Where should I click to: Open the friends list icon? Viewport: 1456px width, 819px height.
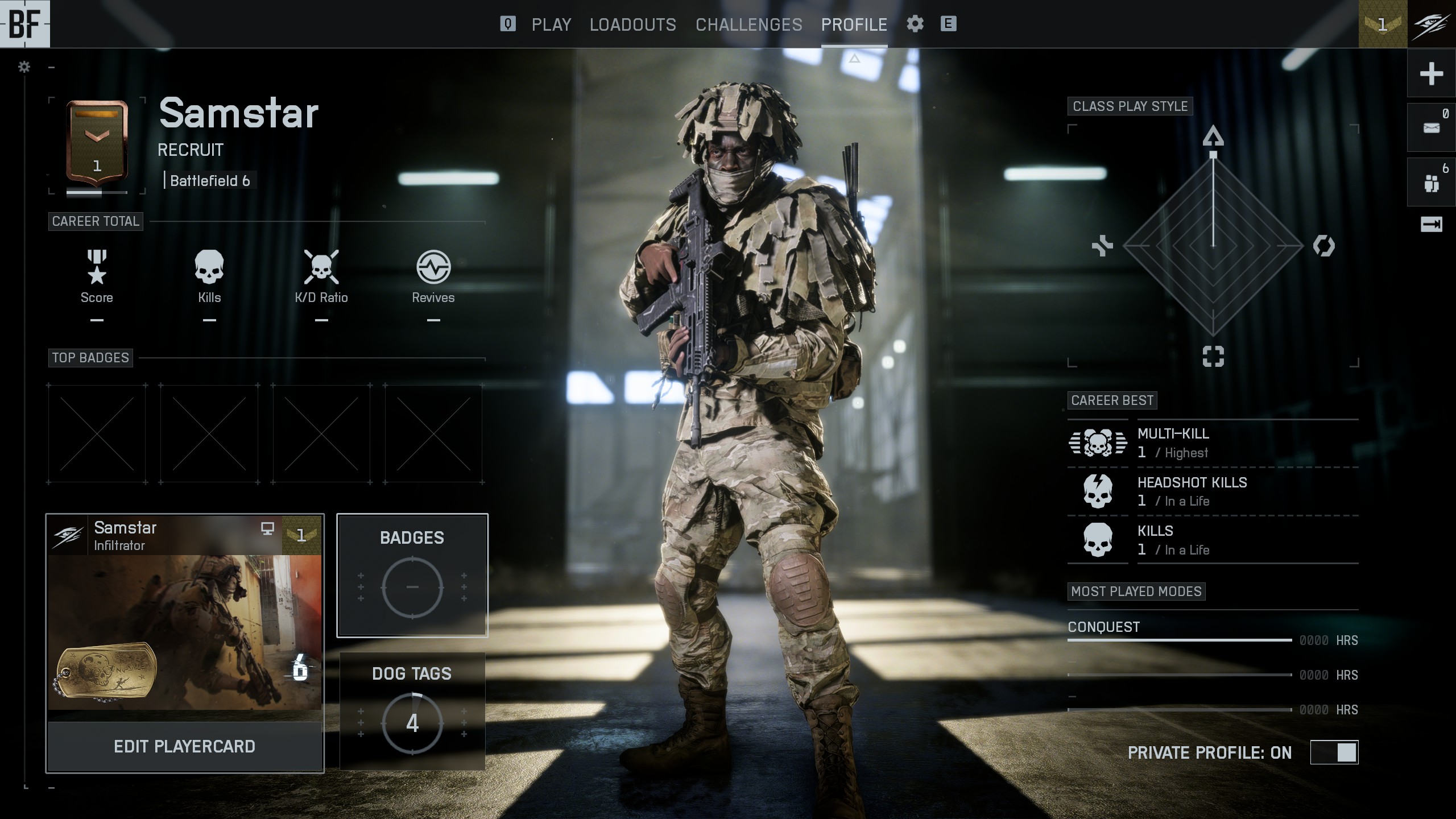pyautogui.click(x=1431, y=183)
